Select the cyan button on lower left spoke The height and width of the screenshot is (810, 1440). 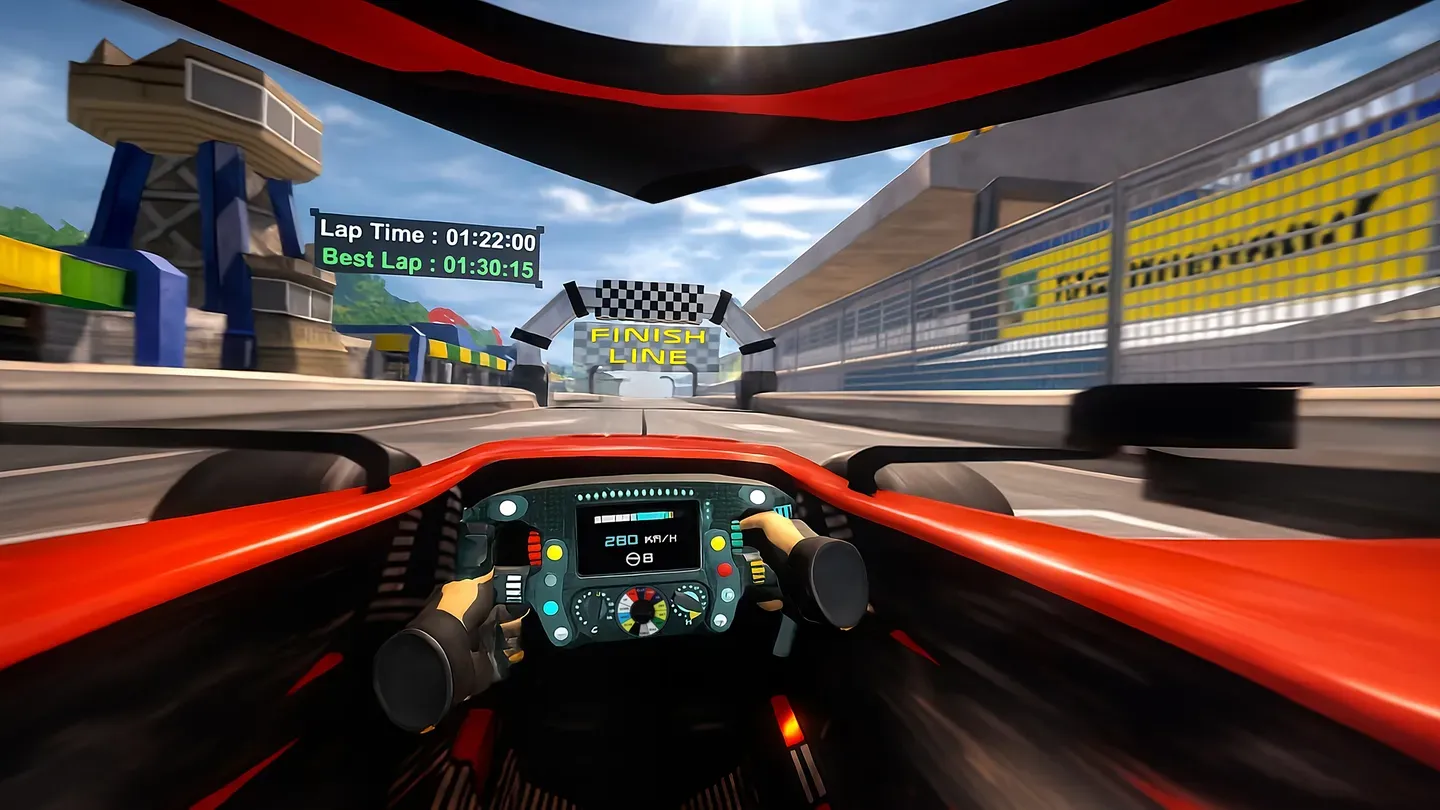coord(550,606)
